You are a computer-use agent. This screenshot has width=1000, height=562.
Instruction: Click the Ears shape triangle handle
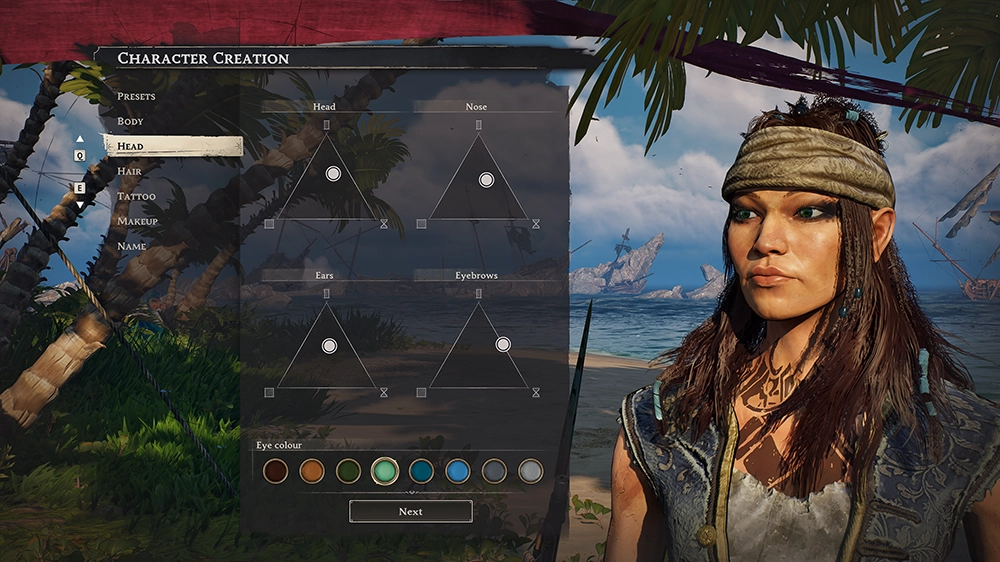pyautogui.click(x=329, y=346)
